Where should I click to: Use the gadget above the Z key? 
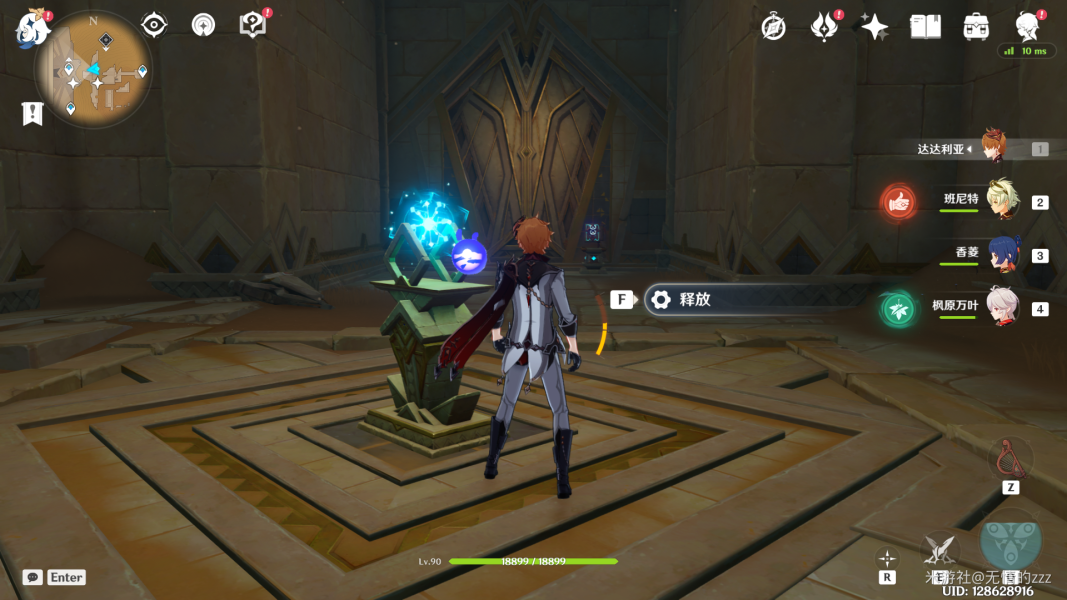point(1010,458)
